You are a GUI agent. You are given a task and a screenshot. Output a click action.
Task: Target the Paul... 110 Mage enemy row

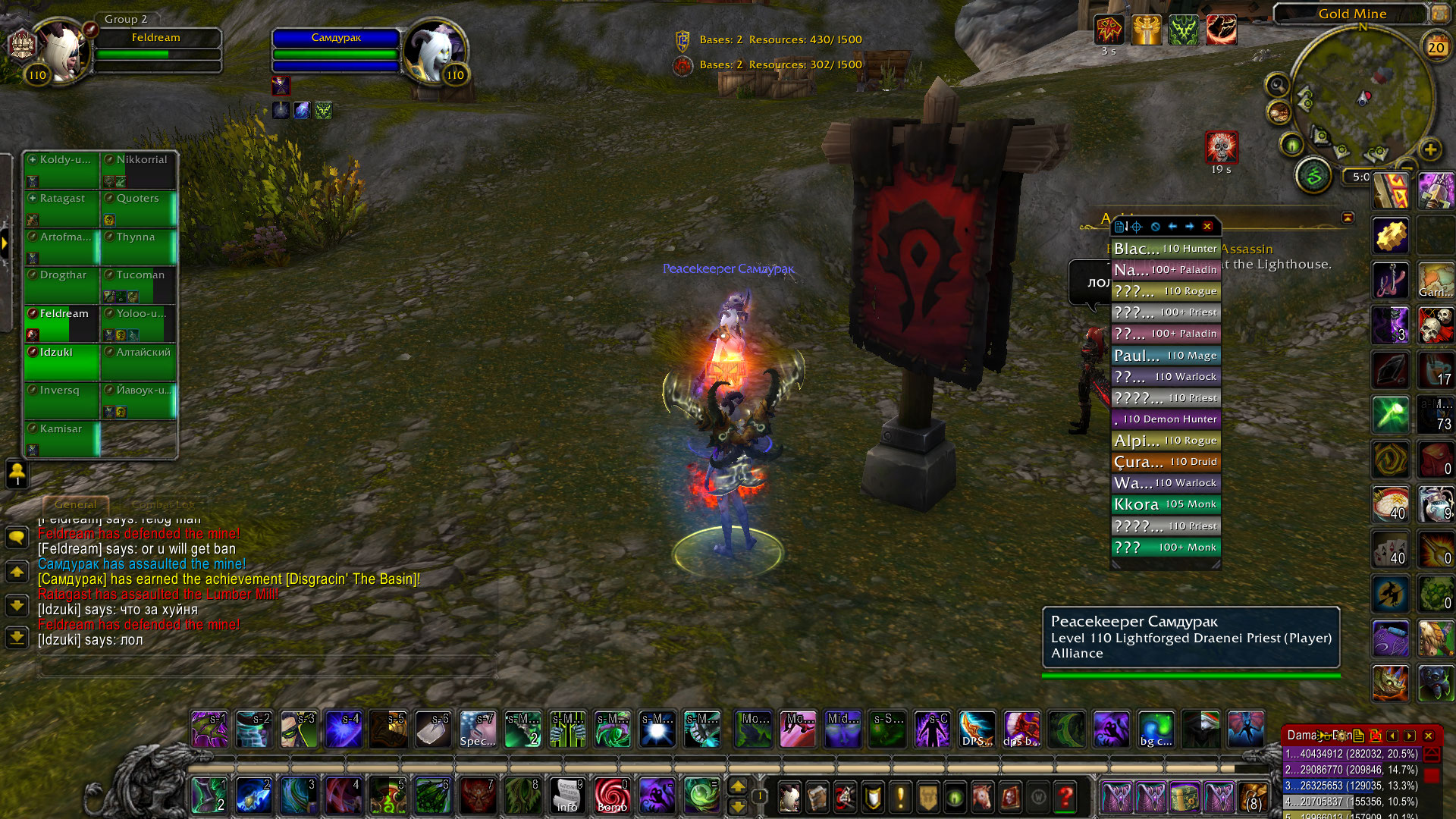pos(1166,355)
